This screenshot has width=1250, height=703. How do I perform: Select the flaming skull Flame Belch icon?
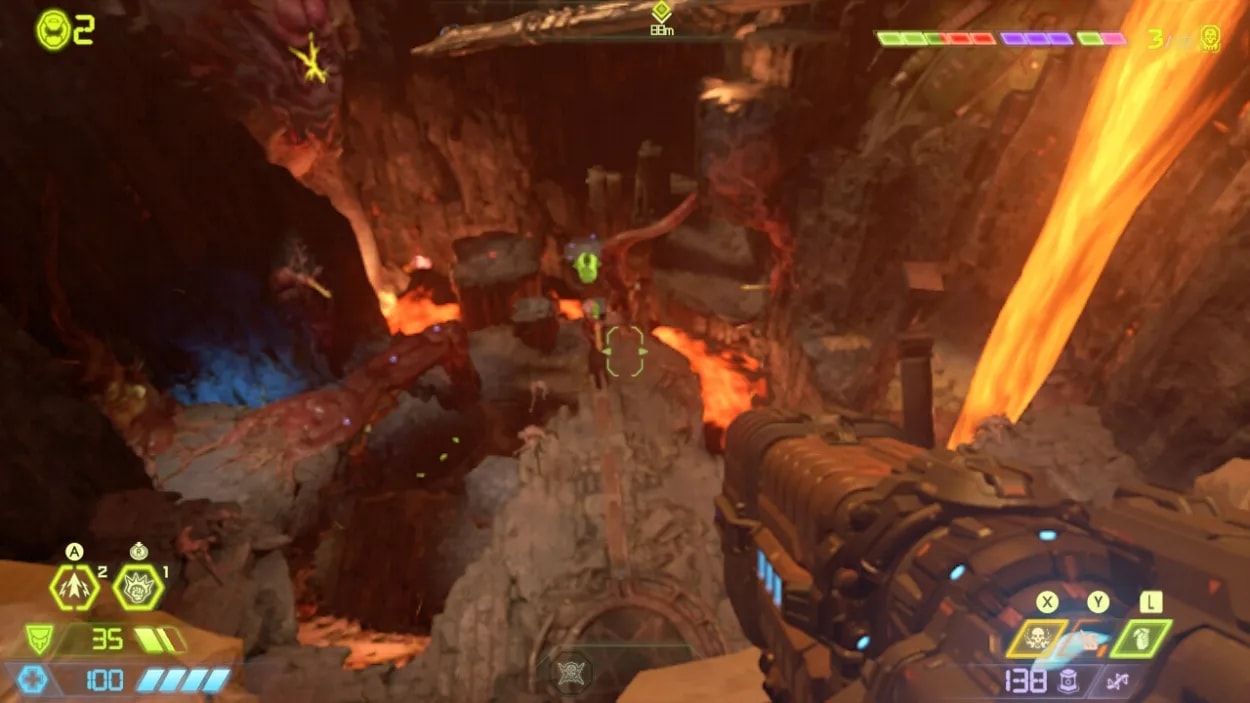point(1036,639)
